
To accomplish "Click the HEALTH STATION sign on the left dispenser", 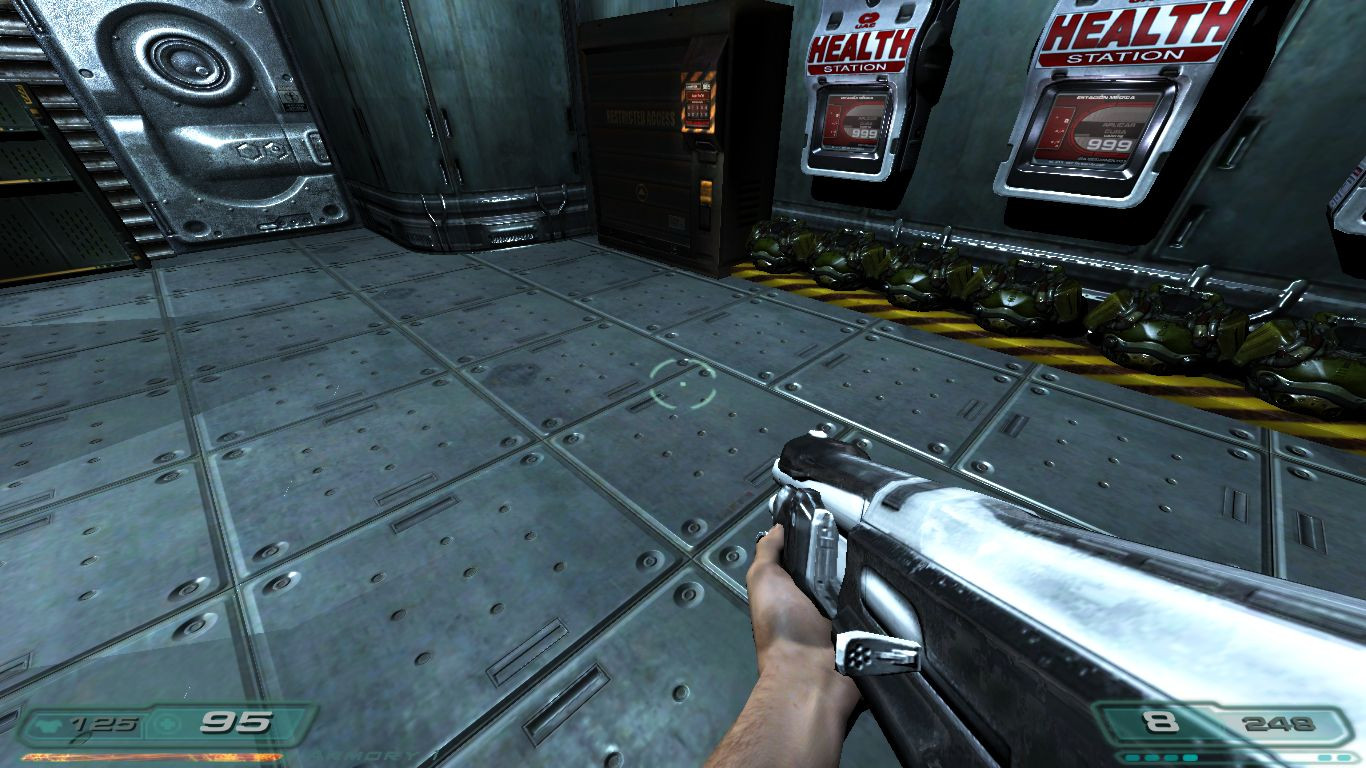I will pyautogui.click(x=859, y=48).
